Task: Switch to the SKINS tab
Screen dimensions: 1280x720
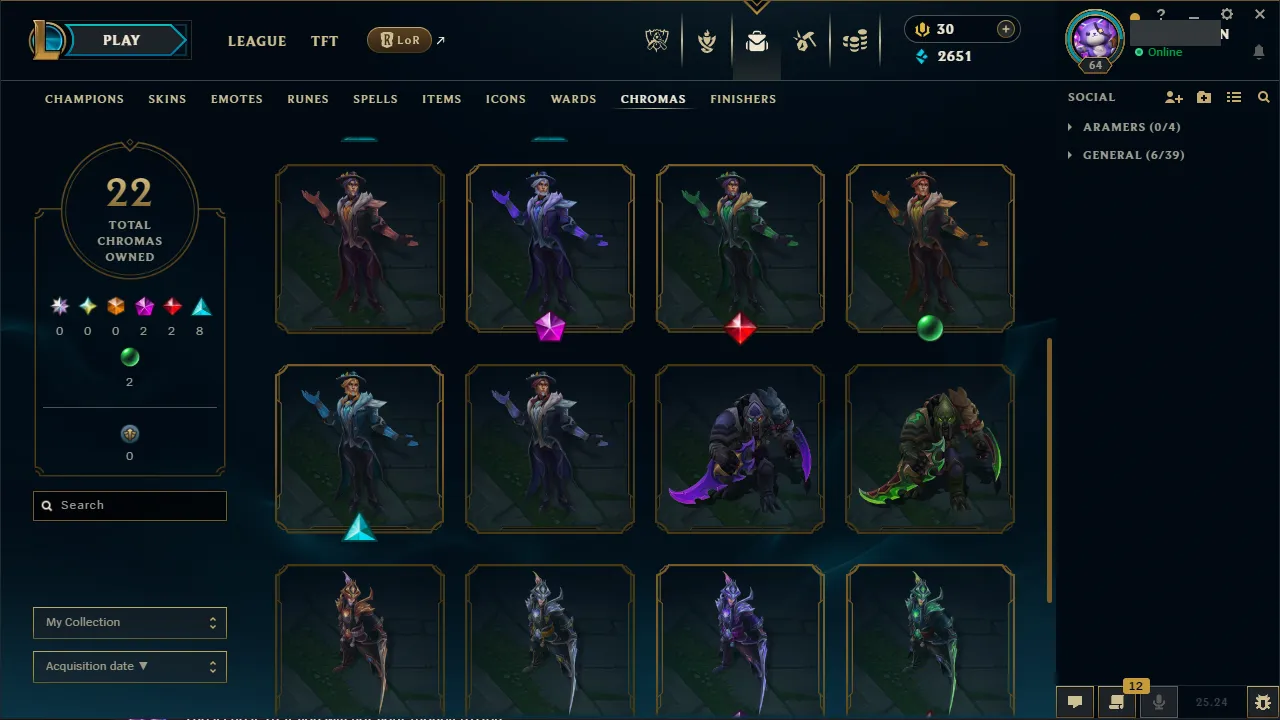Action: point(167,99)
